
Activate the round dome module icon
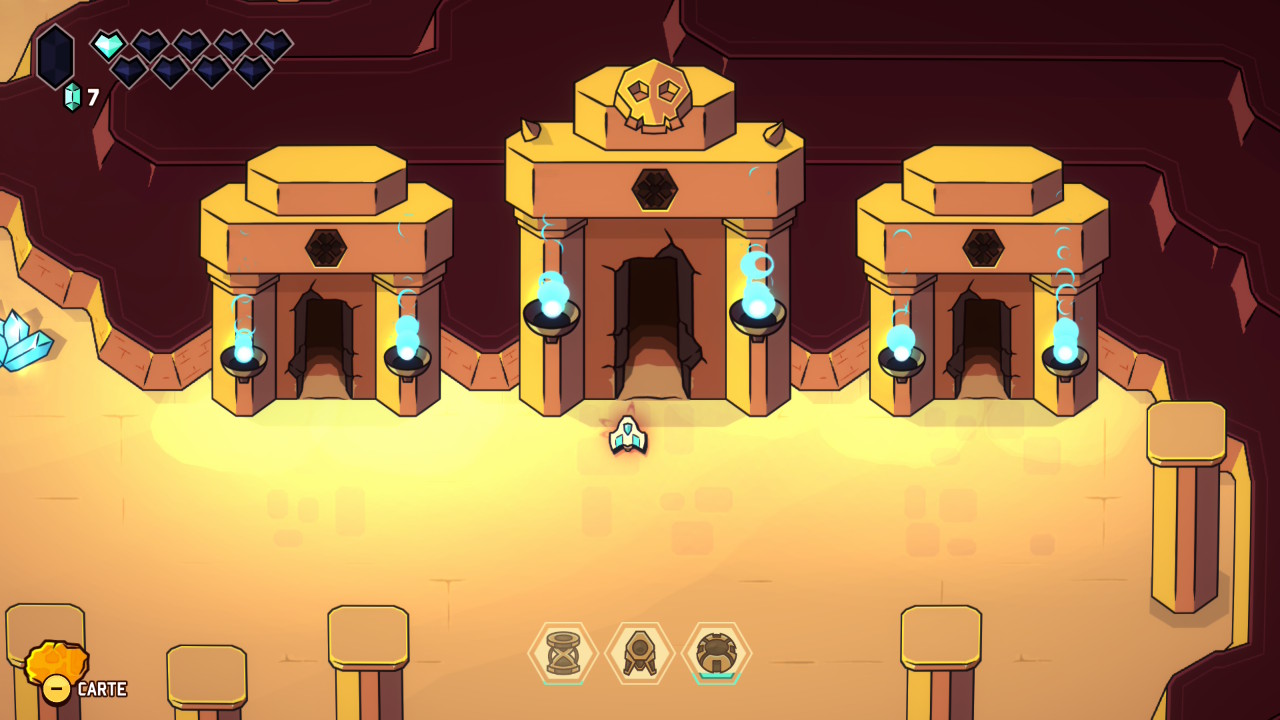pyautogui.click(x=716, y=653)
